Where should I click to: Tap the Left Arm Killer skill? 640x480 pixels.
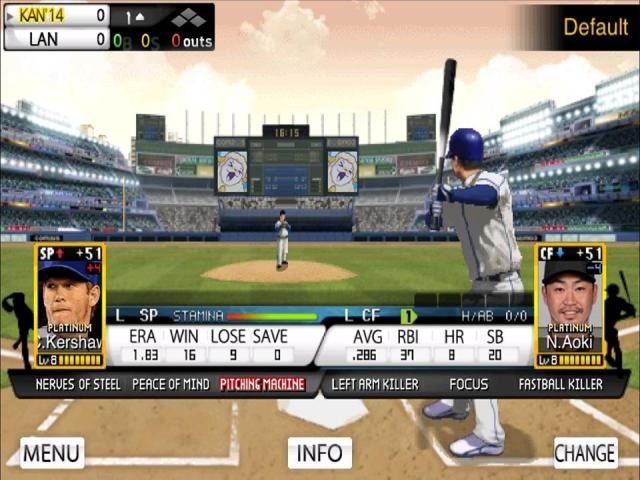click(375, 384)
